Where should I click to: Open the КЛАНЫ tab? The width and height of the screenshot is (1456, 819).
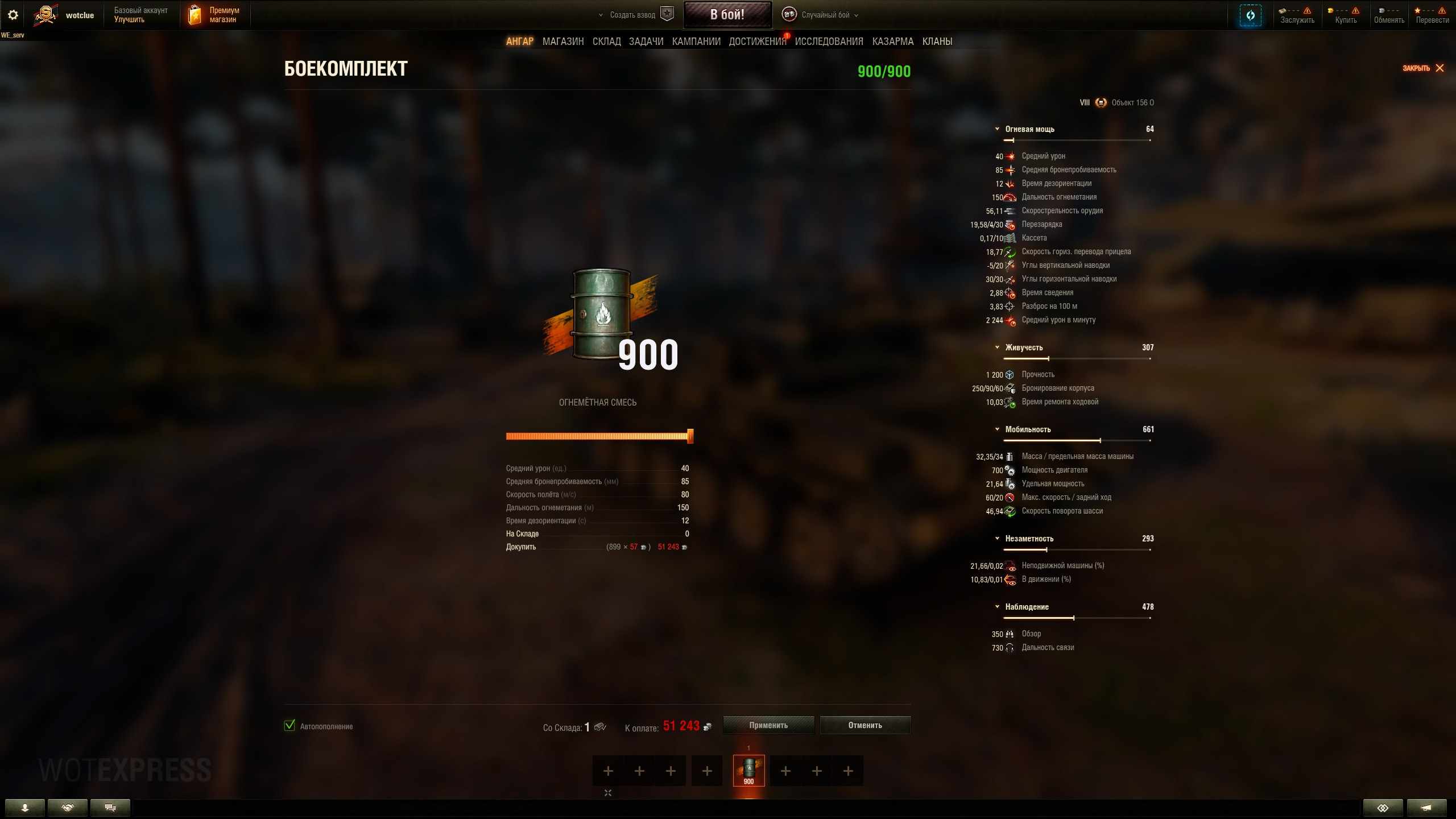tap(937, 42)
